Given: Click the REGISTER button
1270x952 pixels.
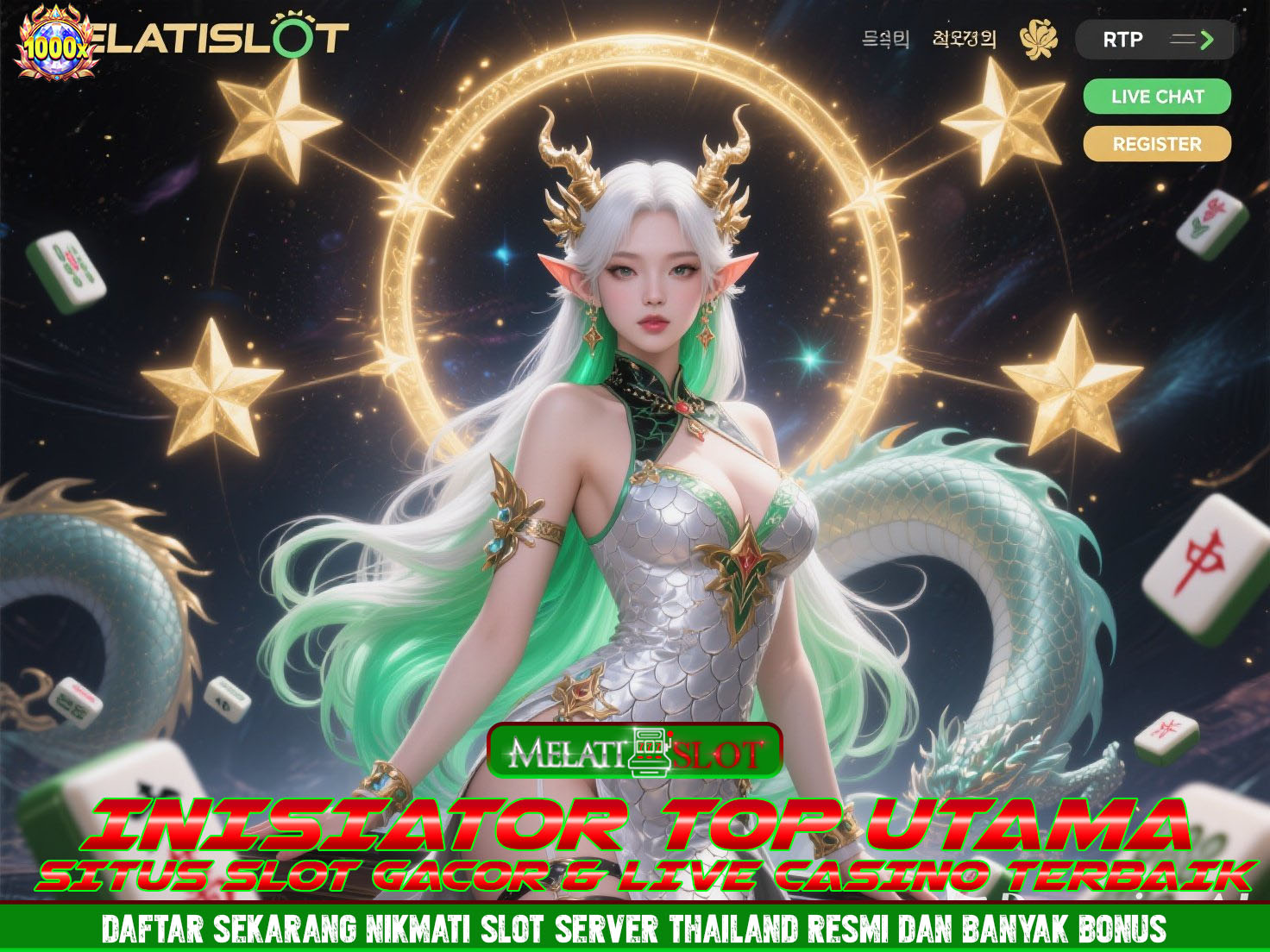Looking at the screenshot, I should tap(1156, 144).
